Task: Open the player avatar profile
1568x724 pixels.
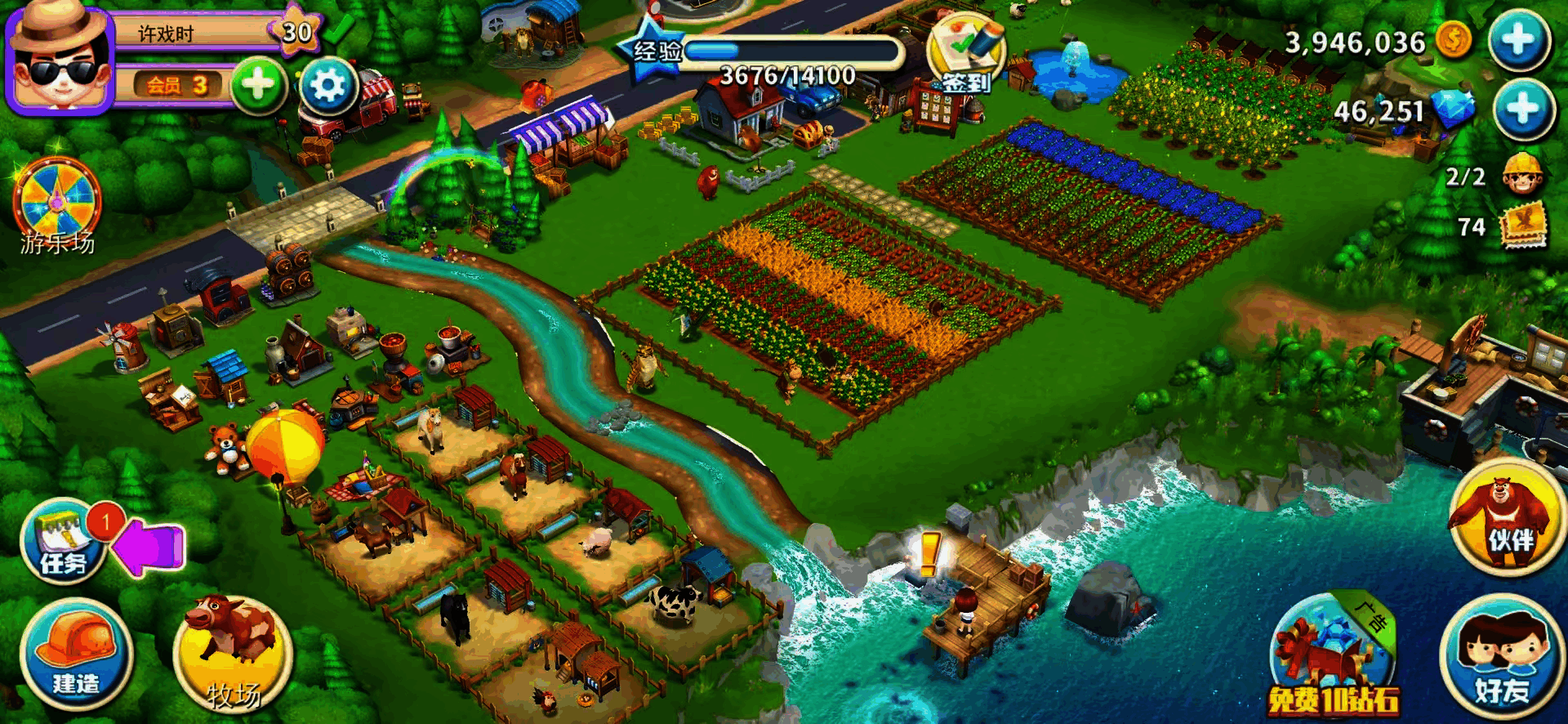Action: (x=59, y=59)
